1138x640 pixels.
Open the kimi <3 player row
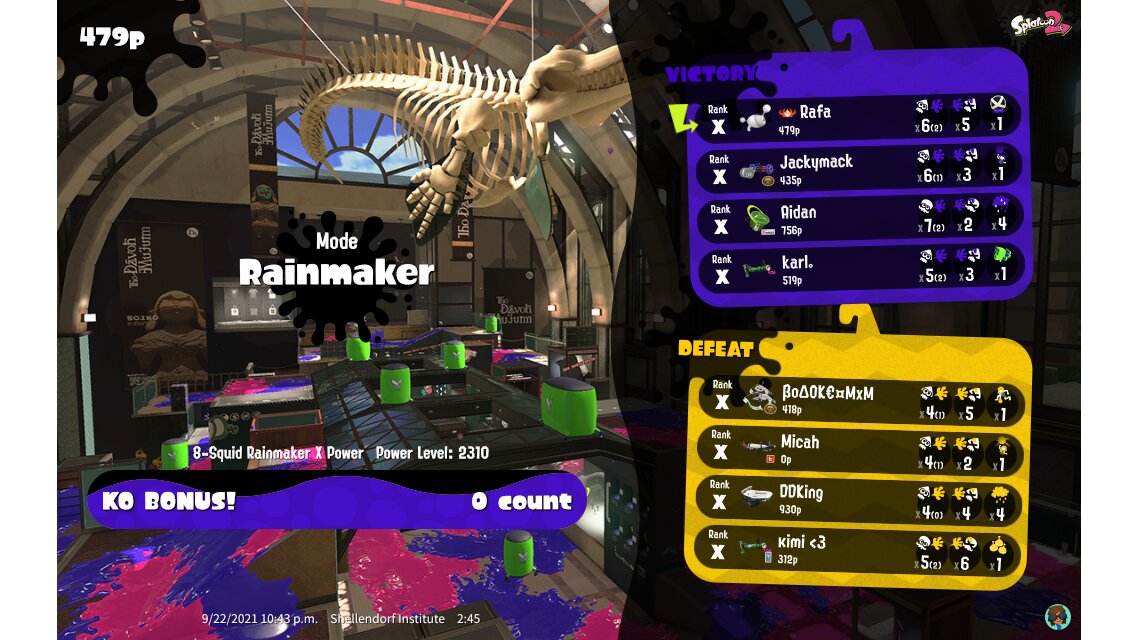858,551
